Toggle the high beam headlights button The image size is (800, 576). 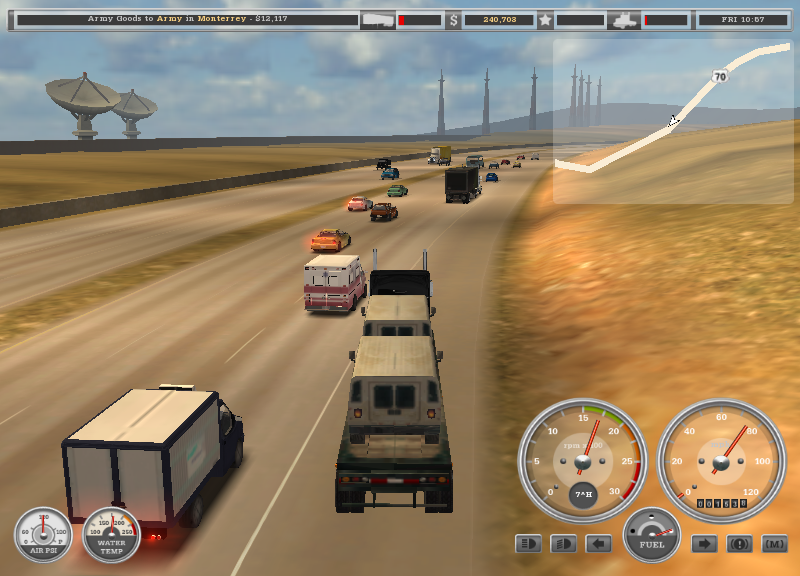[528, 544]
